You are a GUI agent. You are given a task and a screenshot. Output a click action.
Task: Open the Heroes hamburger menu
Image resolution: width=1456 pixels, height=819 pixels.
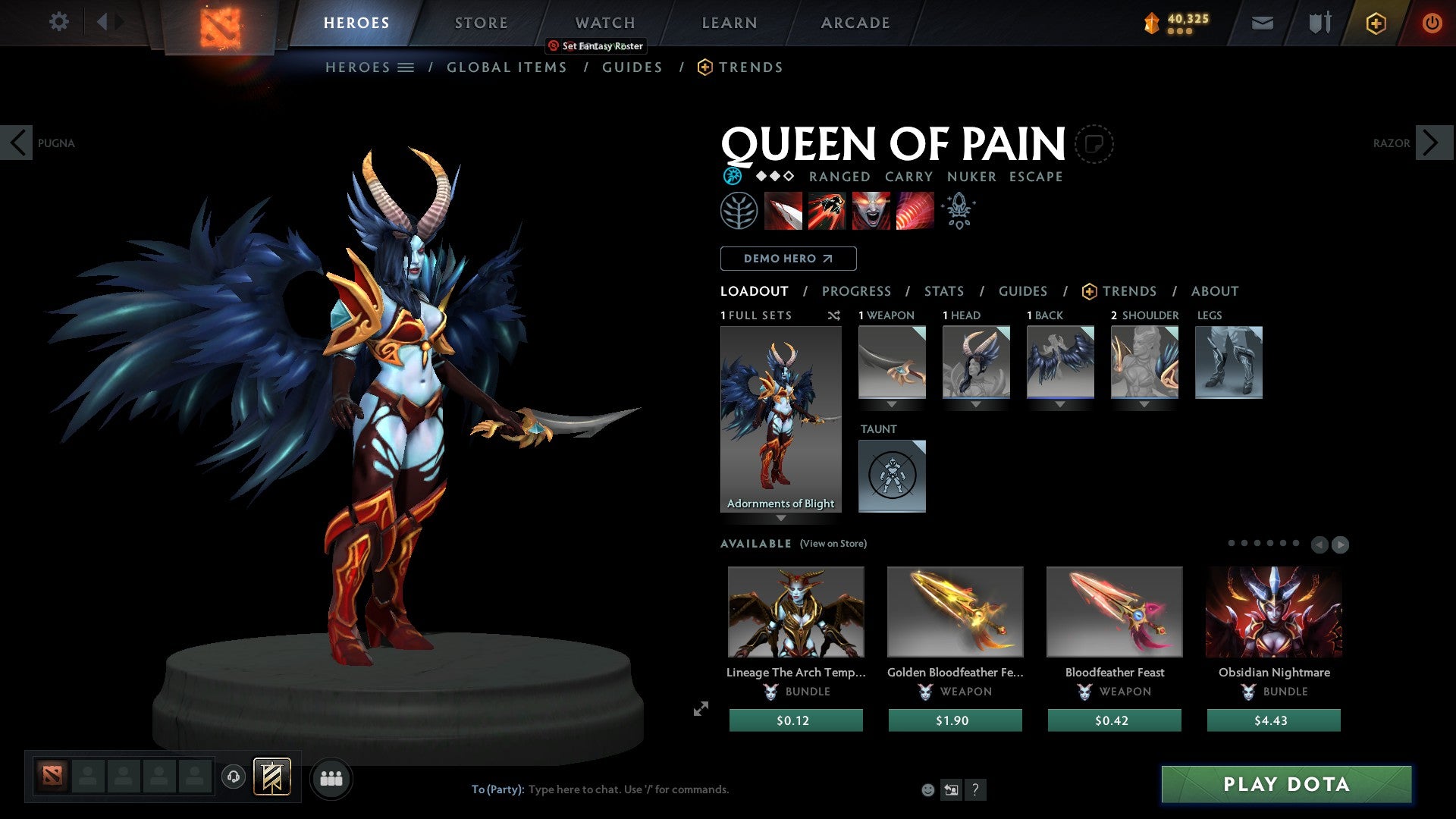(x=406, y=67)
